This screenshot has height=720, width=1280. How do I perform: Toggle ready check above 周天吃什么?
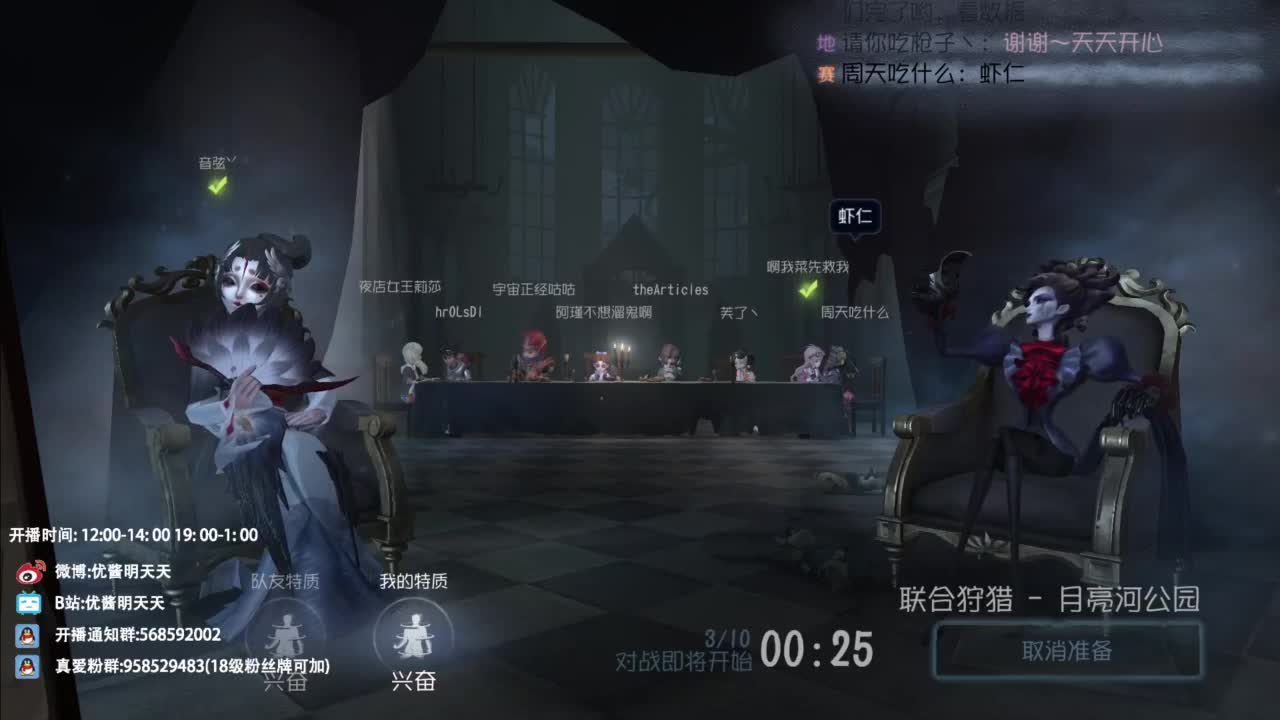tap(809, 289)
